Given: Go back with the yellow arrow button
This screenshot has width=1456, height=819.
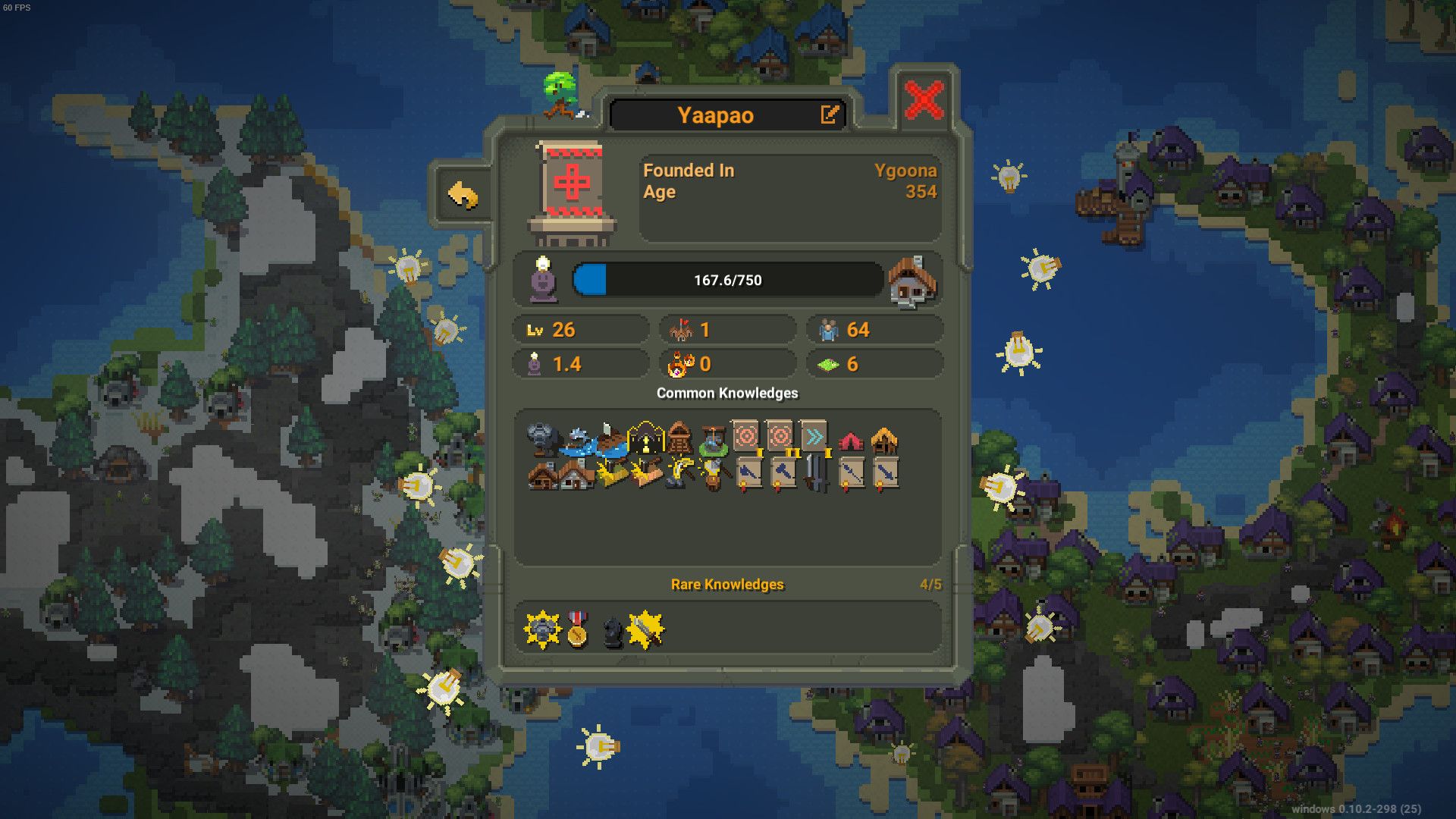Looking at the screenshot, I should click(463, 196).
